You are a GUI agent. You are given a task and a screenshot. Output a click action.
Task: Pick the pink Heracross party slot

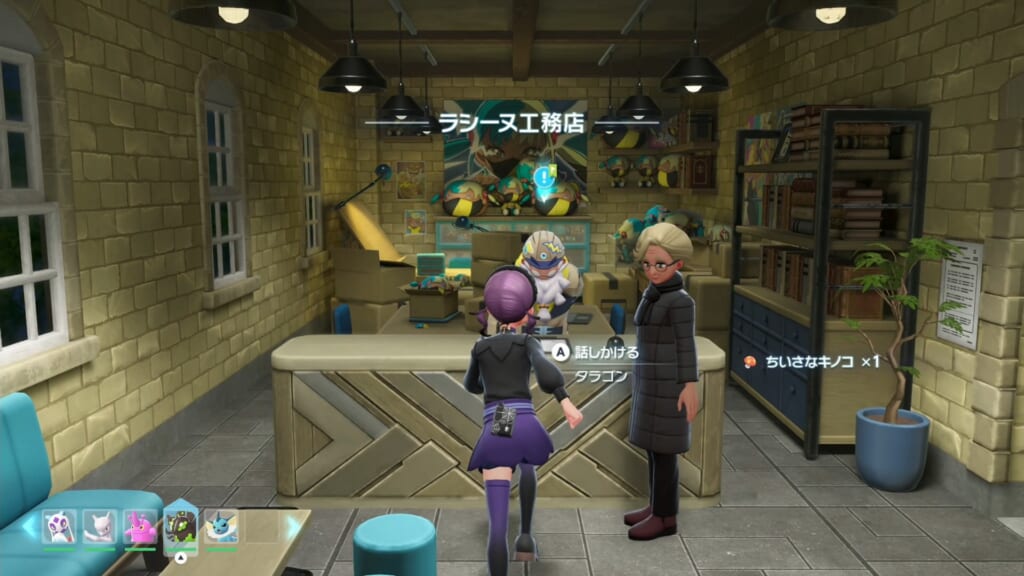pos(140,526)
